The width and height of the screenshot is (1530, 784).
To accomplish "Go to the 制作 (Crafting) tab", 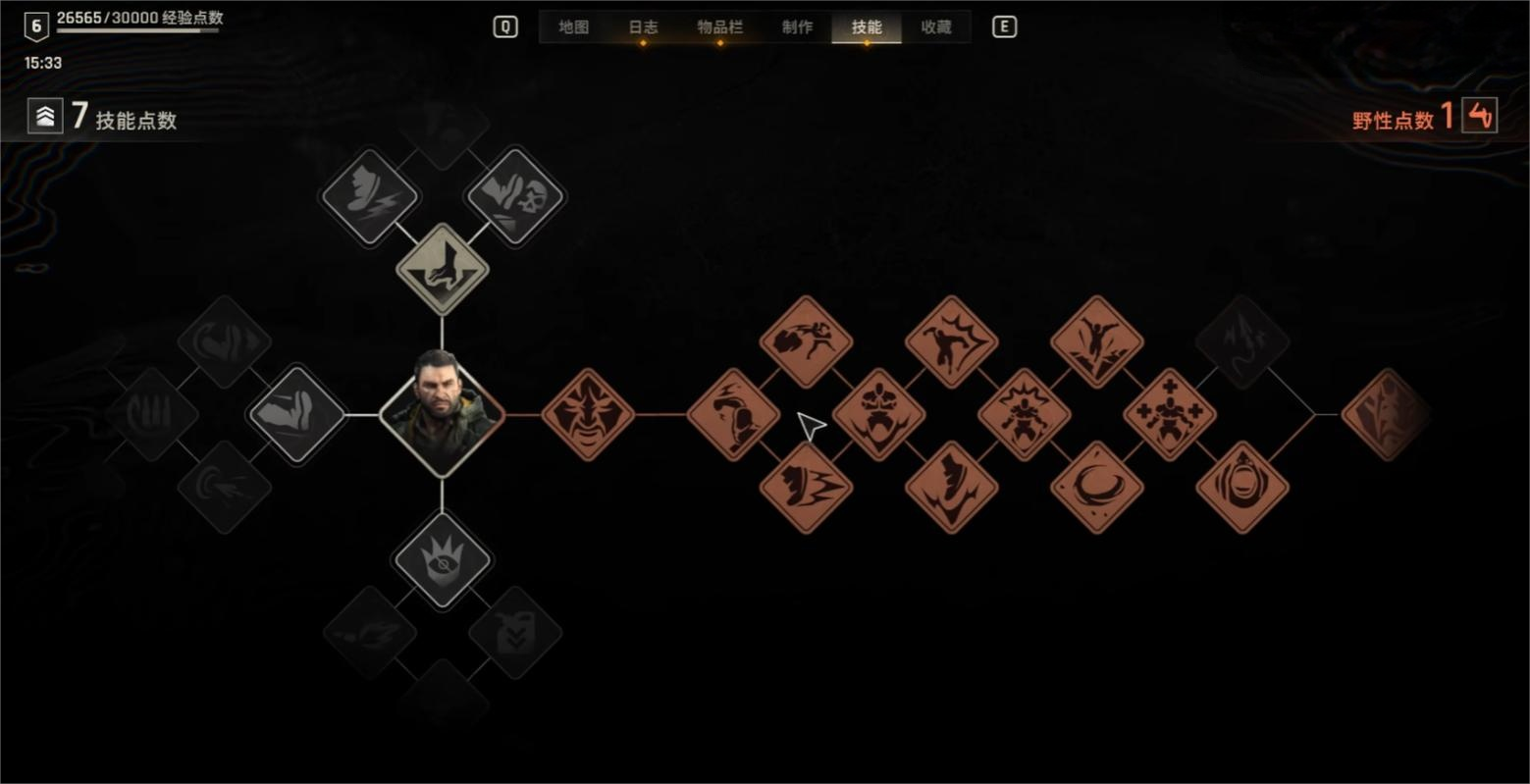I will click(797, 27).
